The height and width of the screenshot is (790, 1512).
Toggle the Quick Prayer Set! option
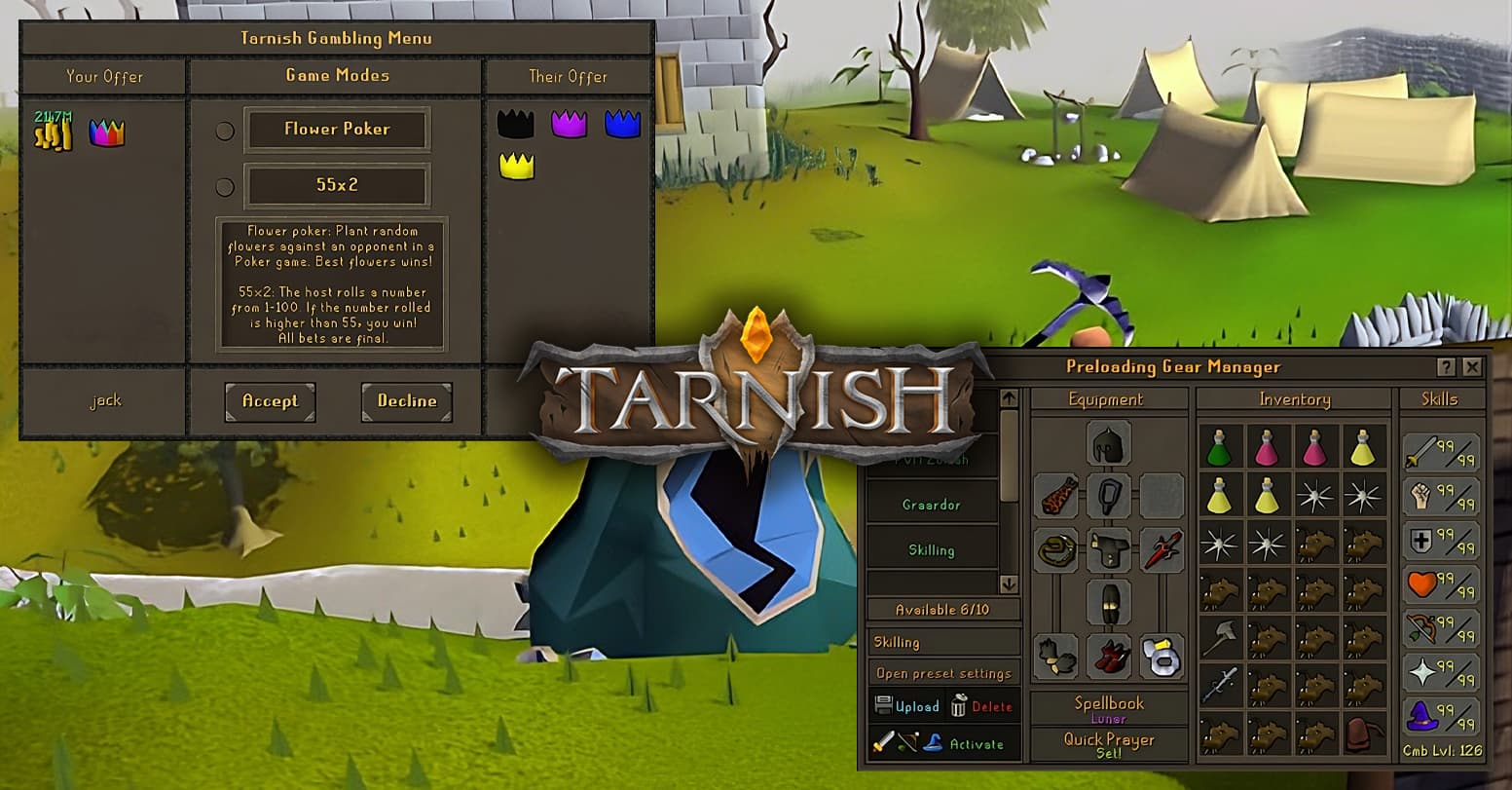click(1107, 744)
